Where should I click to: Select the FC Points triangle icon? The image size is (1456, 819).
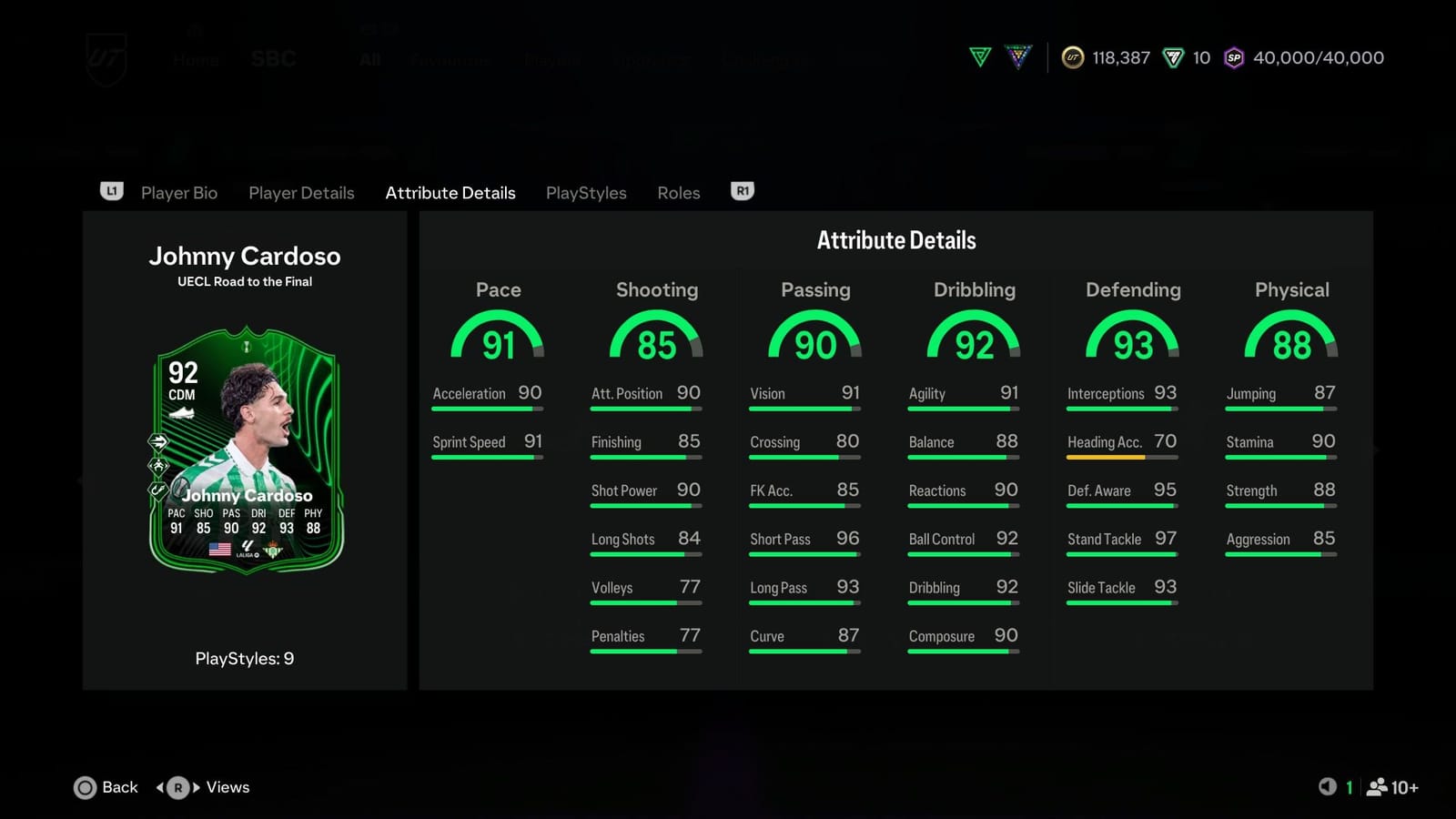[x=1172, y=57]
